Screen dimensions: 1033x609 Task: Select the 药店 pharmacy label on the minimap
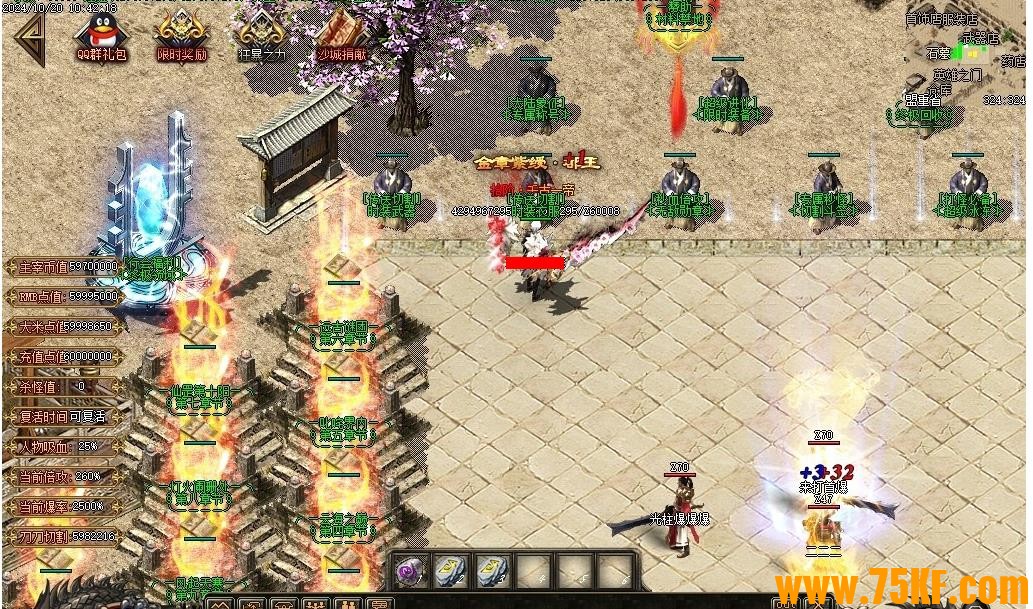(x=1012, y=61)
